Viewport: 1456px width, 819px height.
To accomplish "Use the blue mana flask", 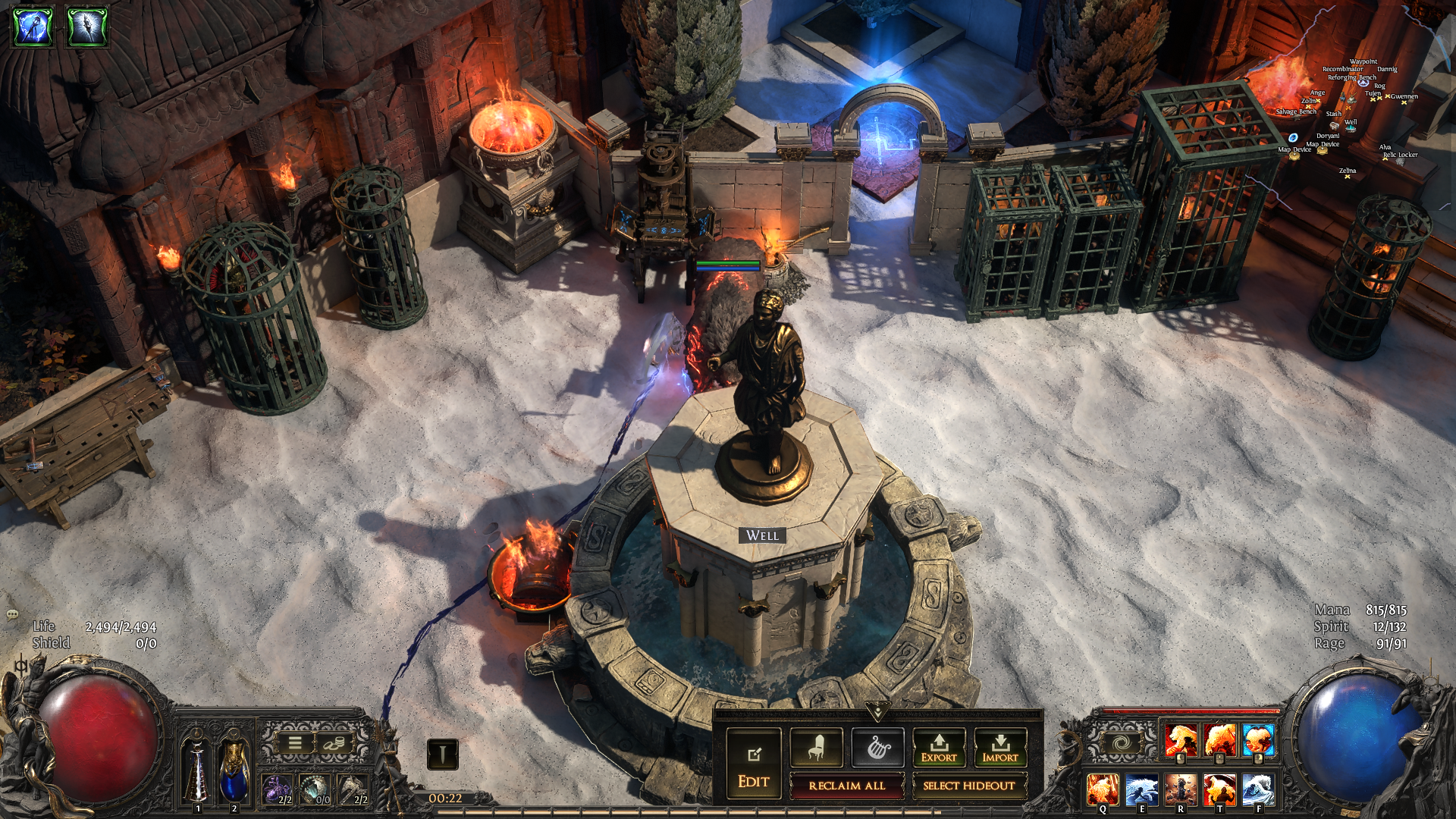I will coord(234,770).
